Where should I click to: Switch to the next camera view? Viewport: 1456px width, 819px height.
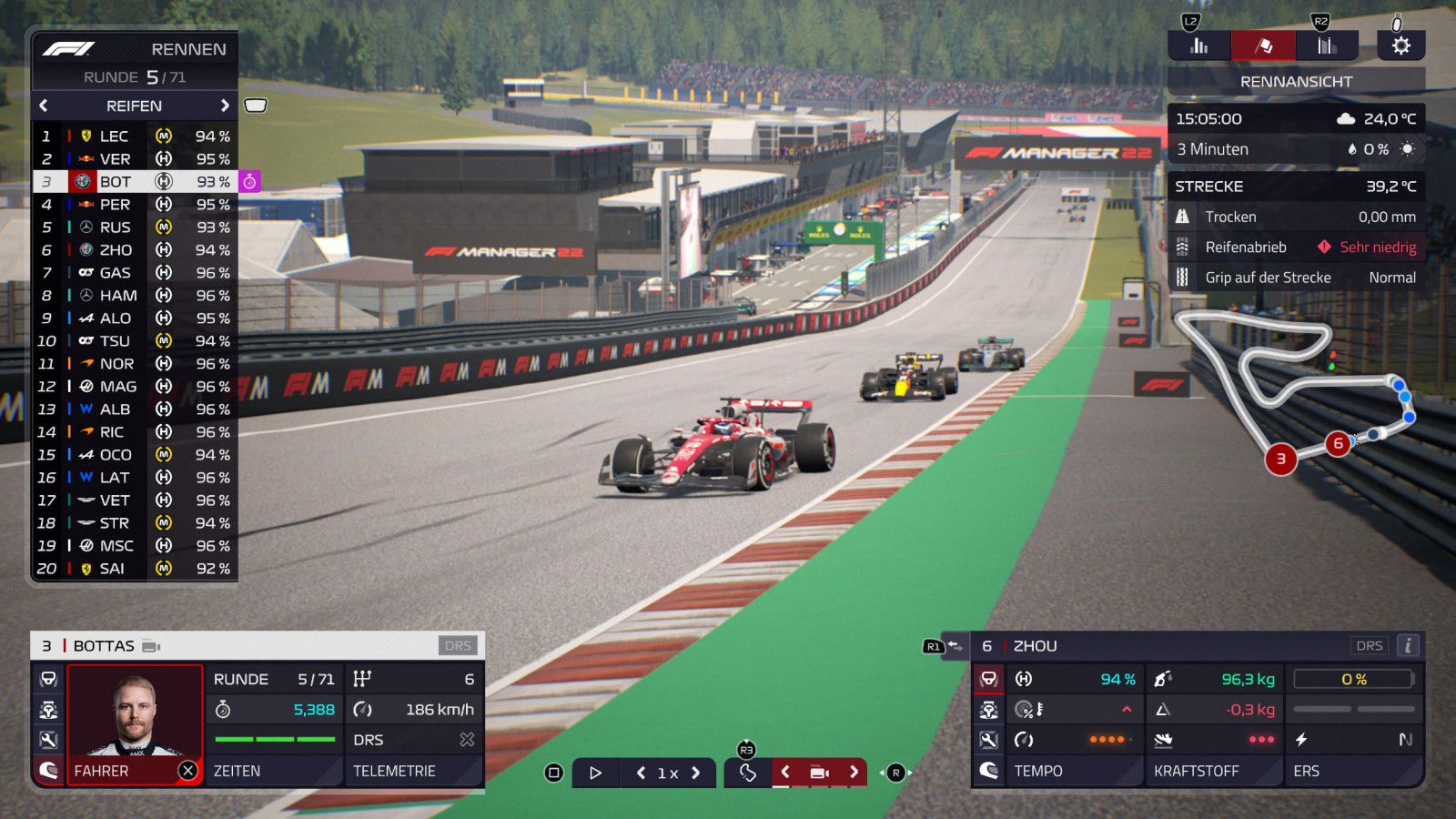click(854, 772)
